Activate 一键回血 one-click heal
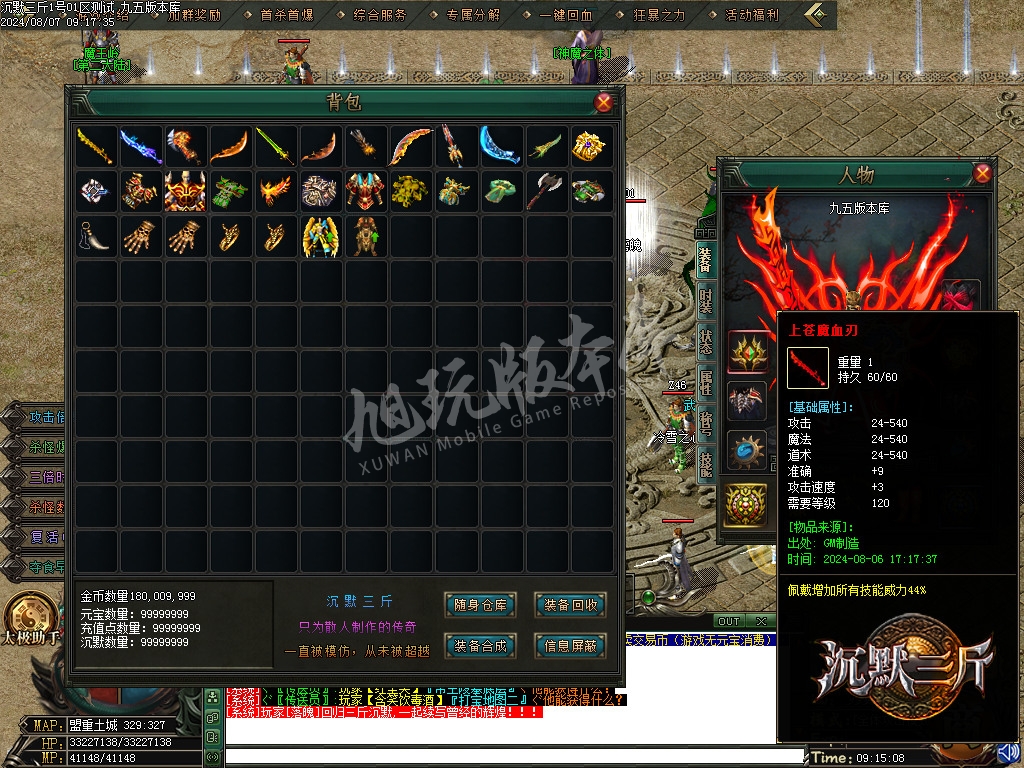Viewport: 1024px width, 768px height. pos(566,15)
